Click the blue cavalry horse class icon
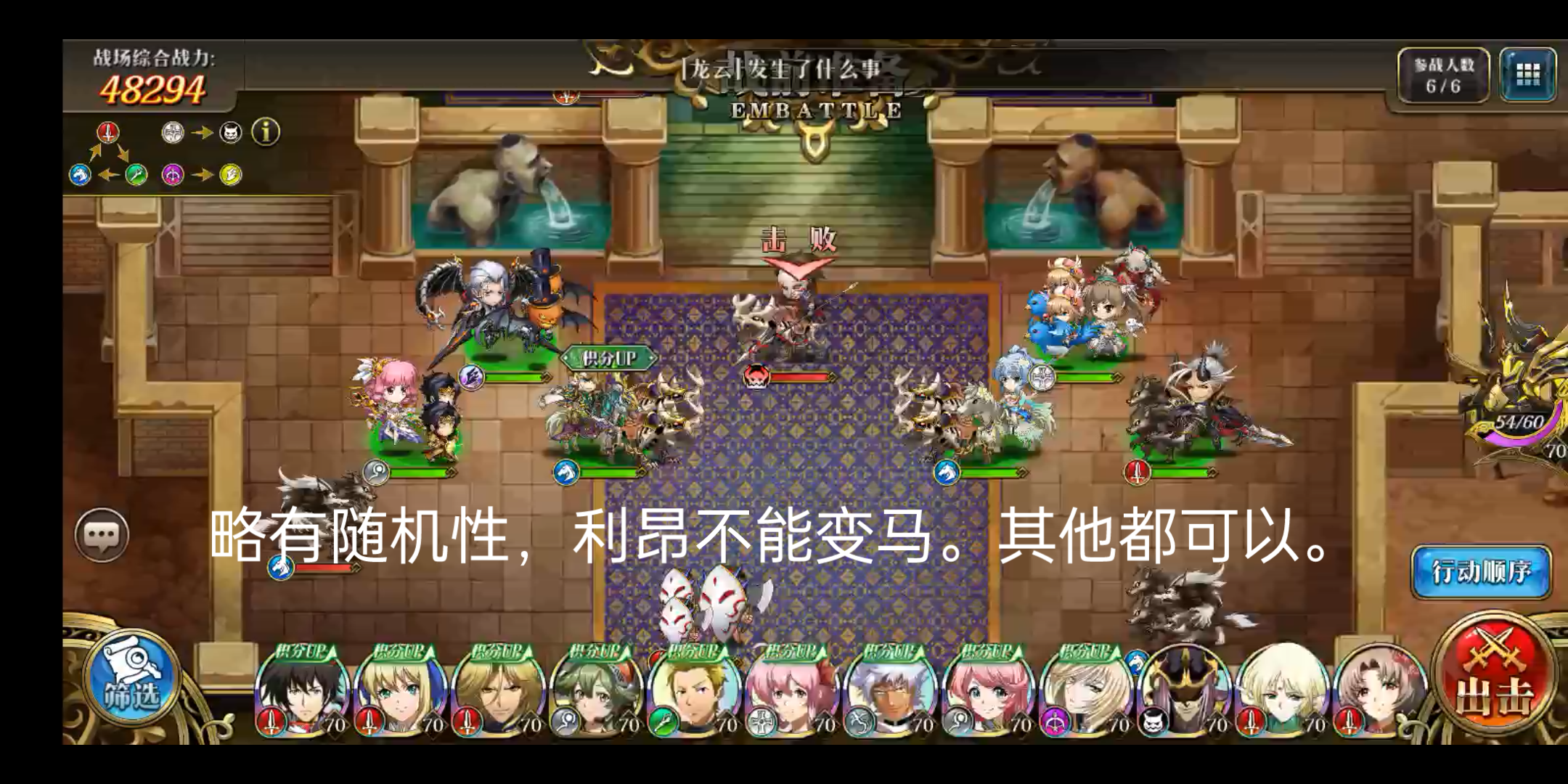The width and height of the screenshot is (1568, 784). click(x=78, y=176)
